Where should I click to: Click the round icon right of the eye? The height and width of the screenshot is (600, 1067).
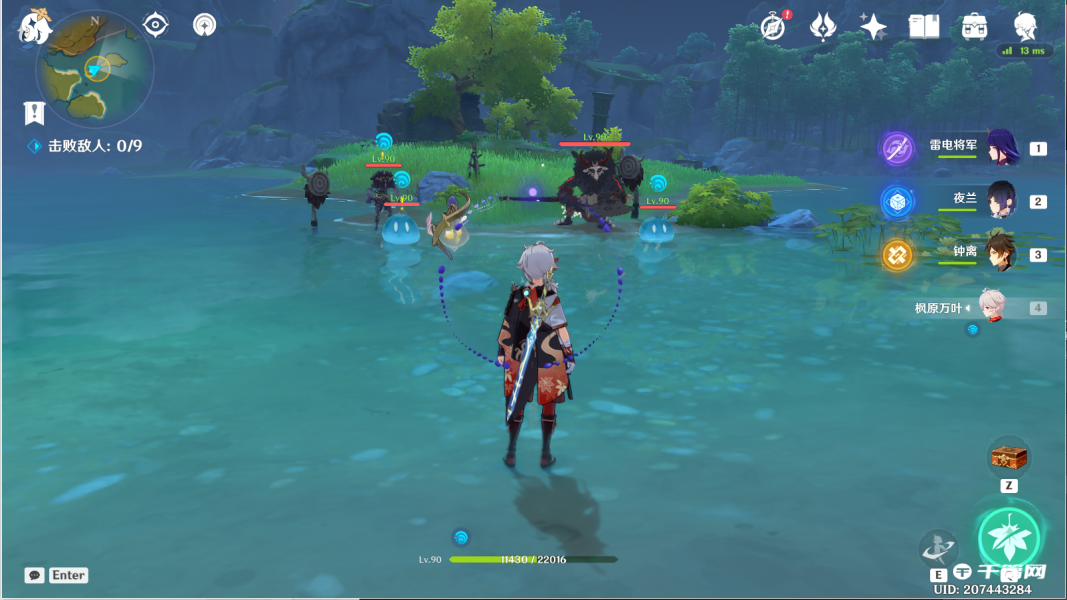[x=204, y=24]
